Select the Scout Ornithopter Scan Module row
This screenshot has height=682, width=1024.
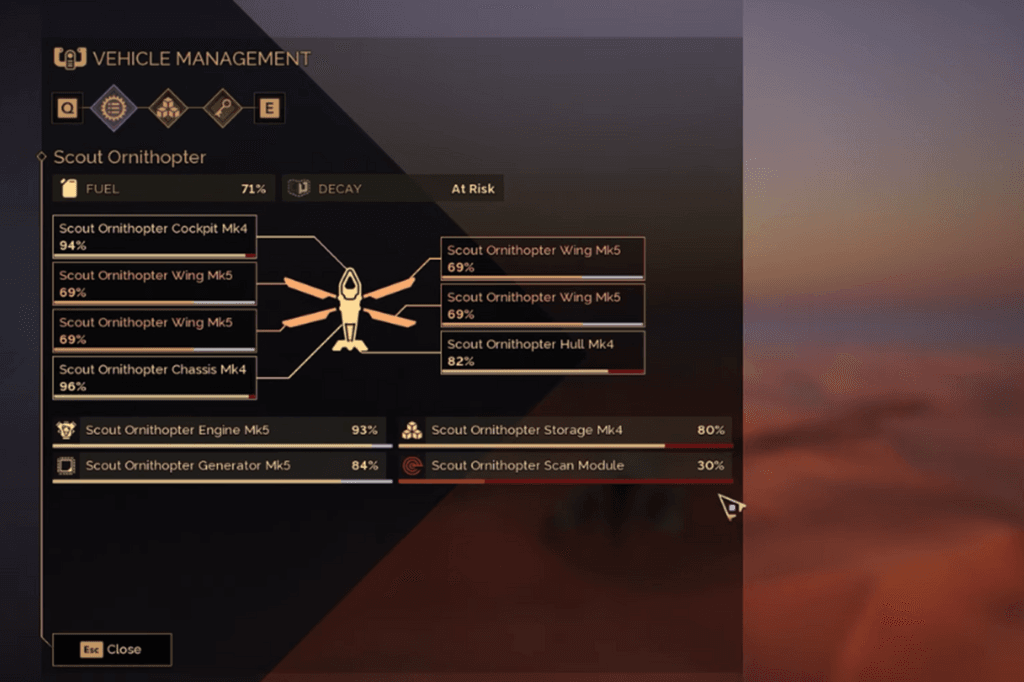point(565,466)
